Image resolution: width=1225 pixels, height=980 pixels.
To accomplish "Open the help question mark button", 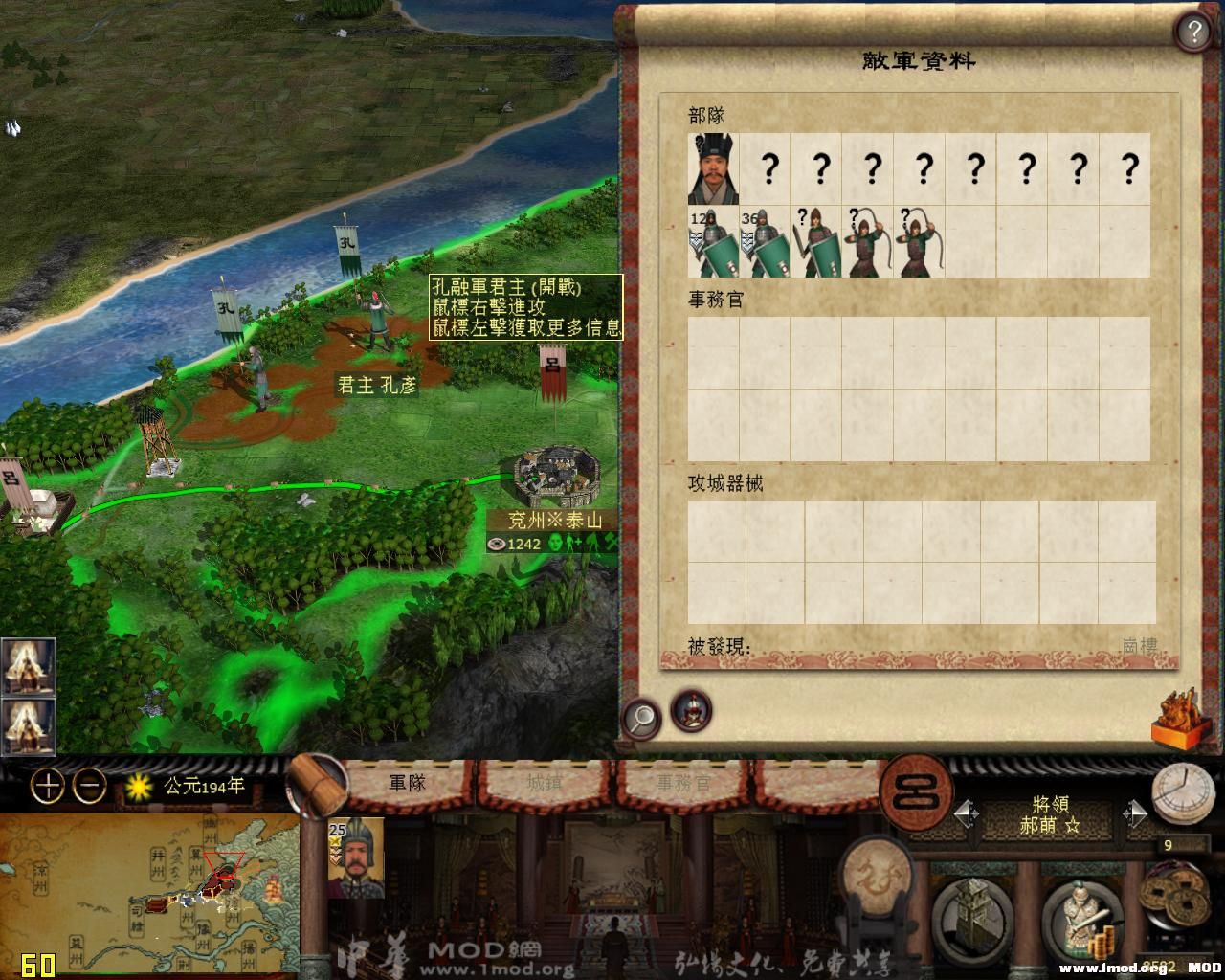I will click(x=1193, y=33).
